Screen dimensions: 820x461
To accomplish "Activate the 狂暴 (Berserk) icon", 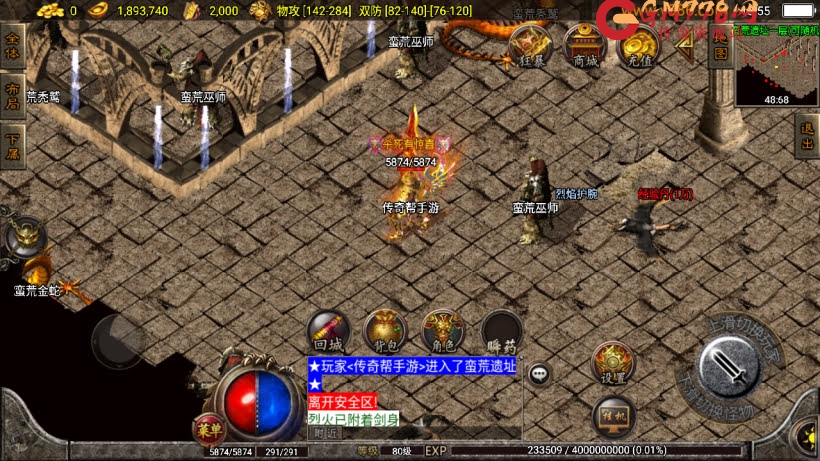I will coord(531,46).
